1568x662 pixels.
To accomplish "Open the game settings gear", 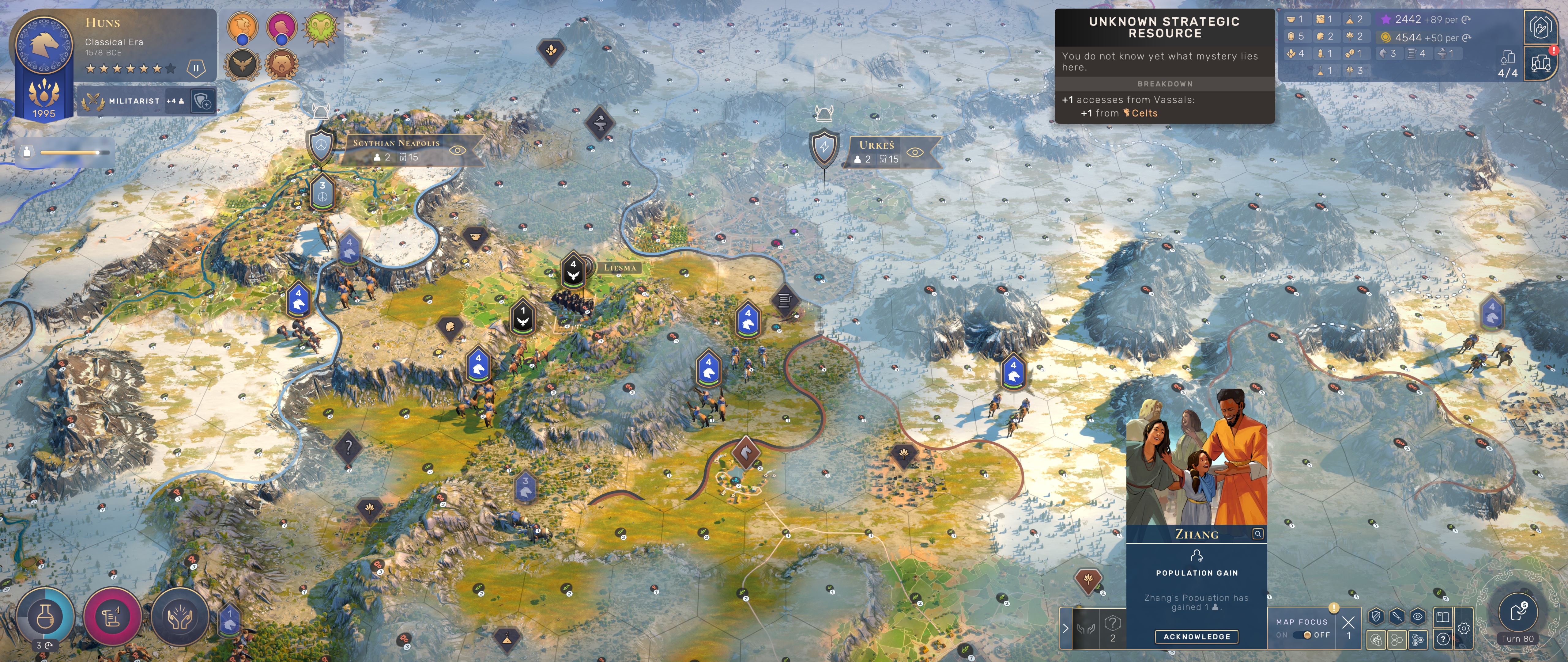I will point(1464,629).
